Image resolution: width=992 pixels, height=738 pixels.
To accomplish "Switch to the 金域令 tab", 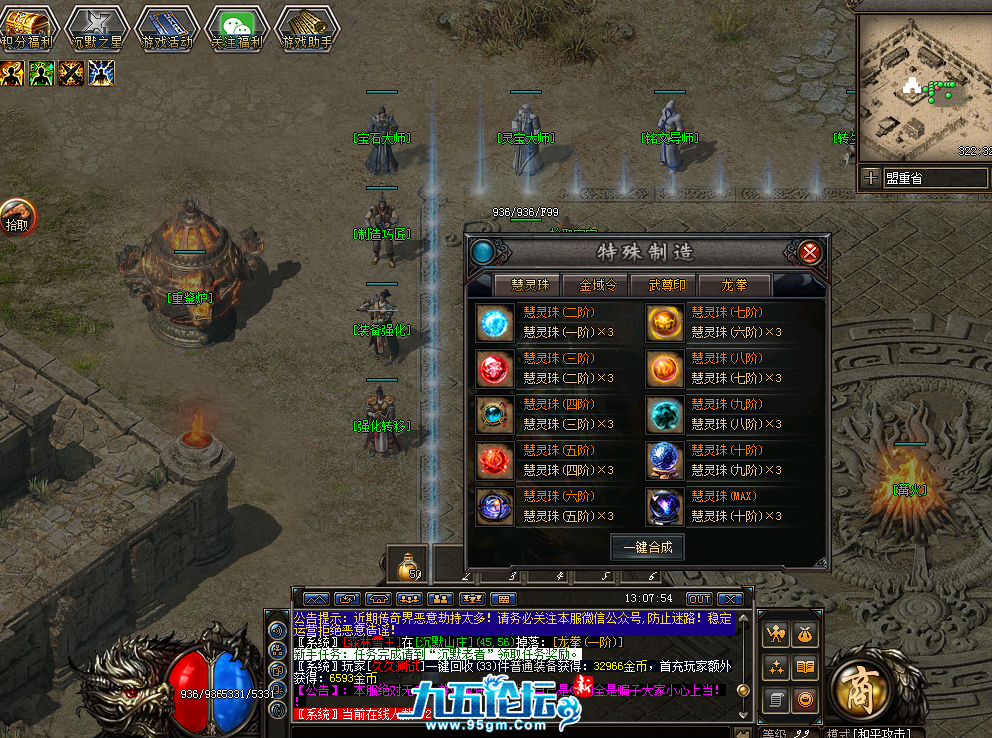I will click(598, 285).
